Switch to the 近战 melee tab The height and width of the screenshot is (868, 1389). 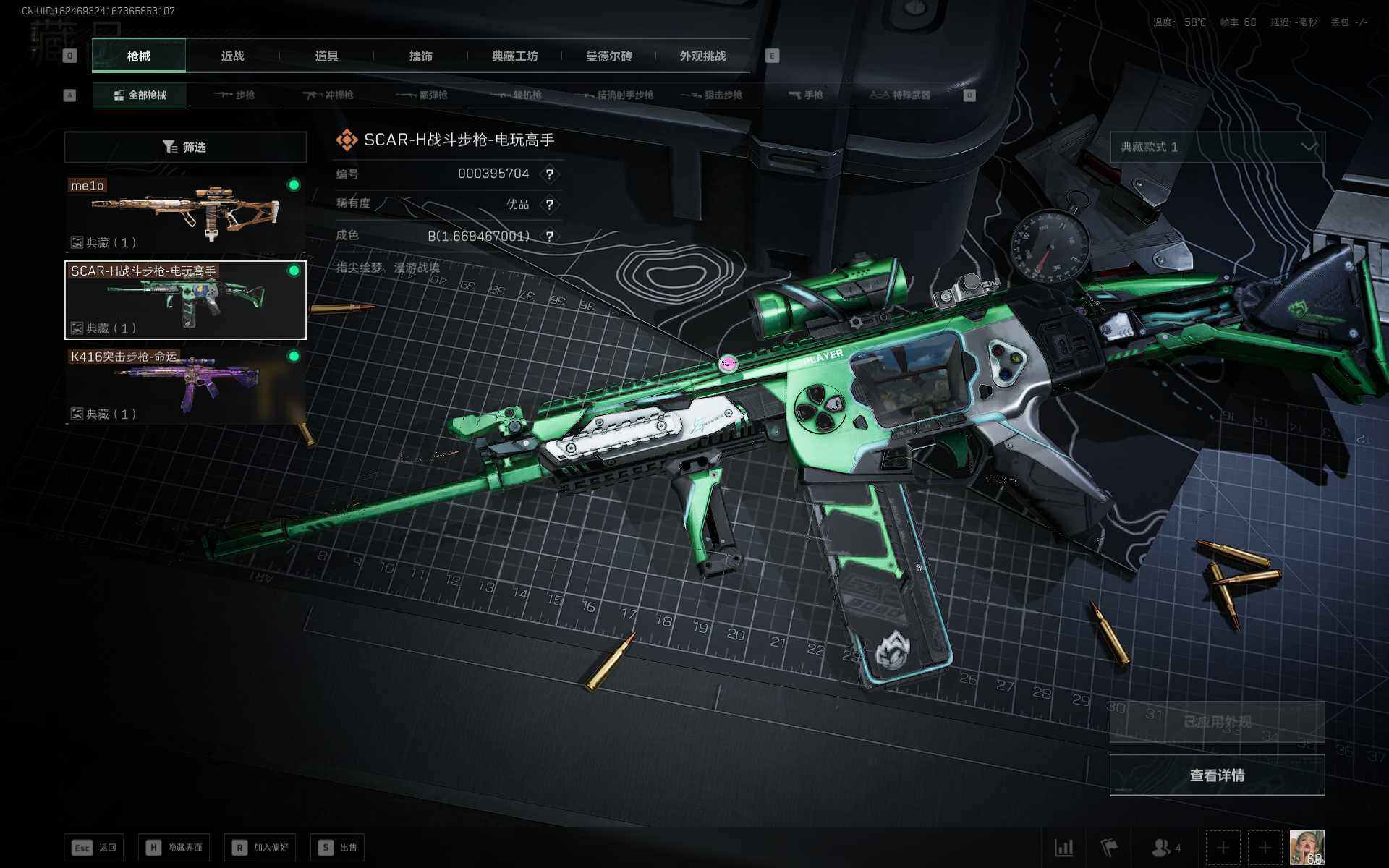(232, 56)
